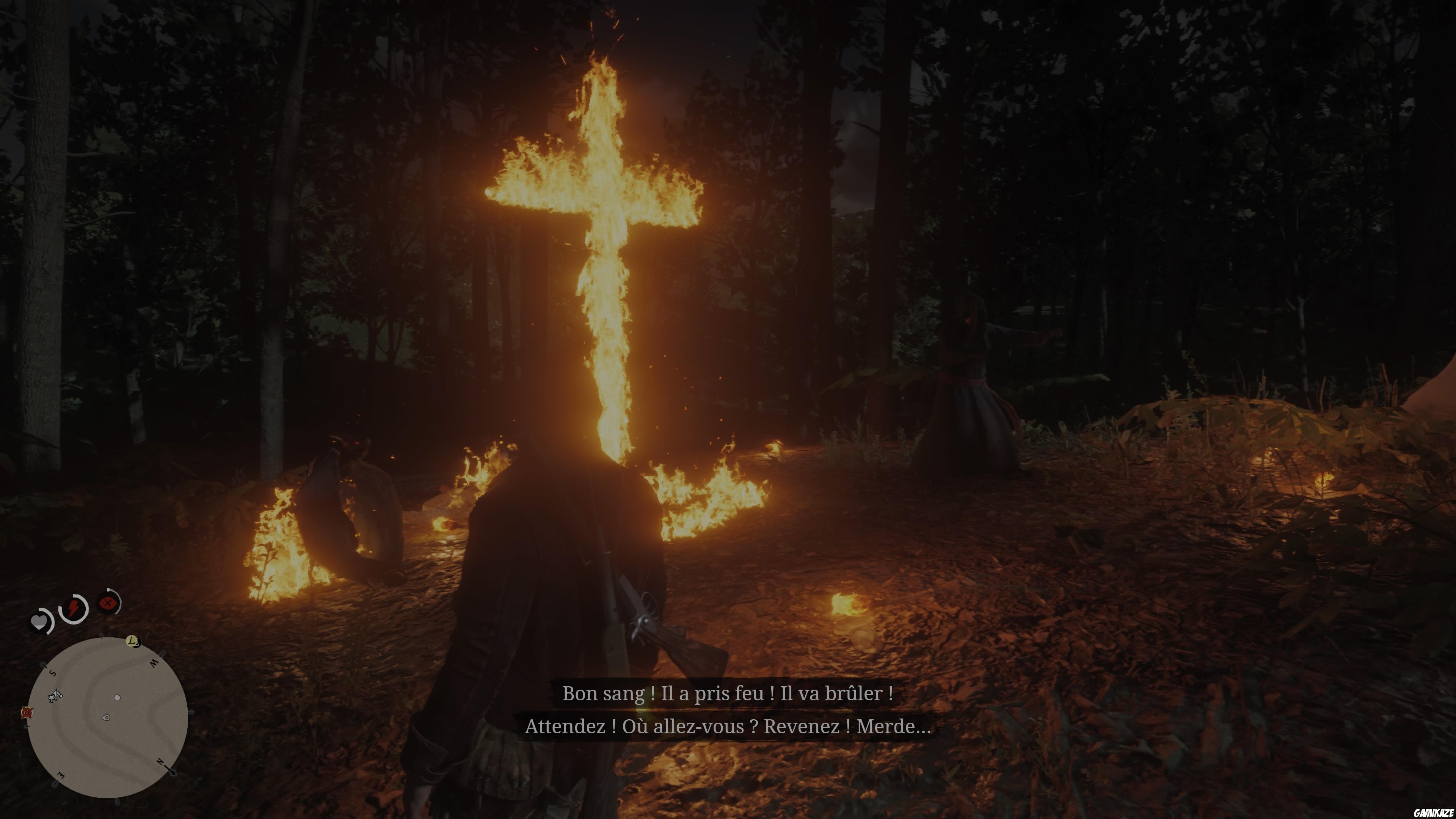Click the time-of-day clock indicator on minimap
The width and height of the screenshot is (1456, 819).
[133, 642]
